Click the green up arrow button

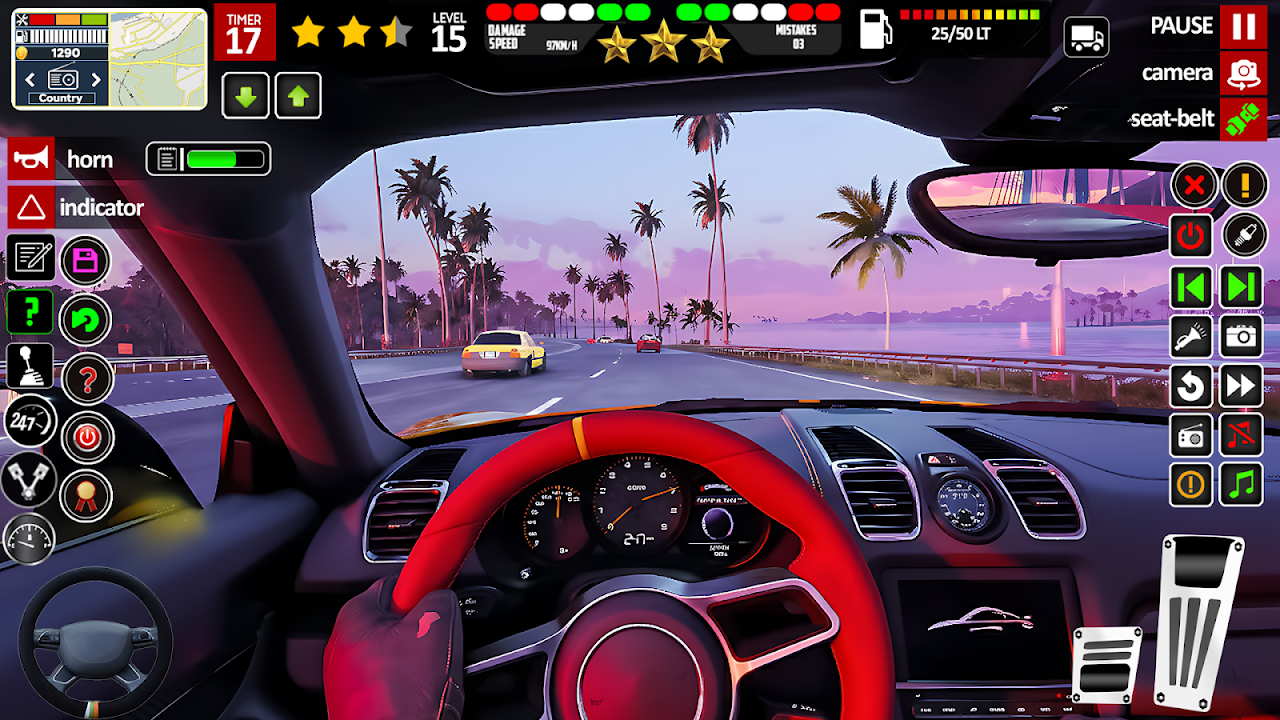click(298, 96)
